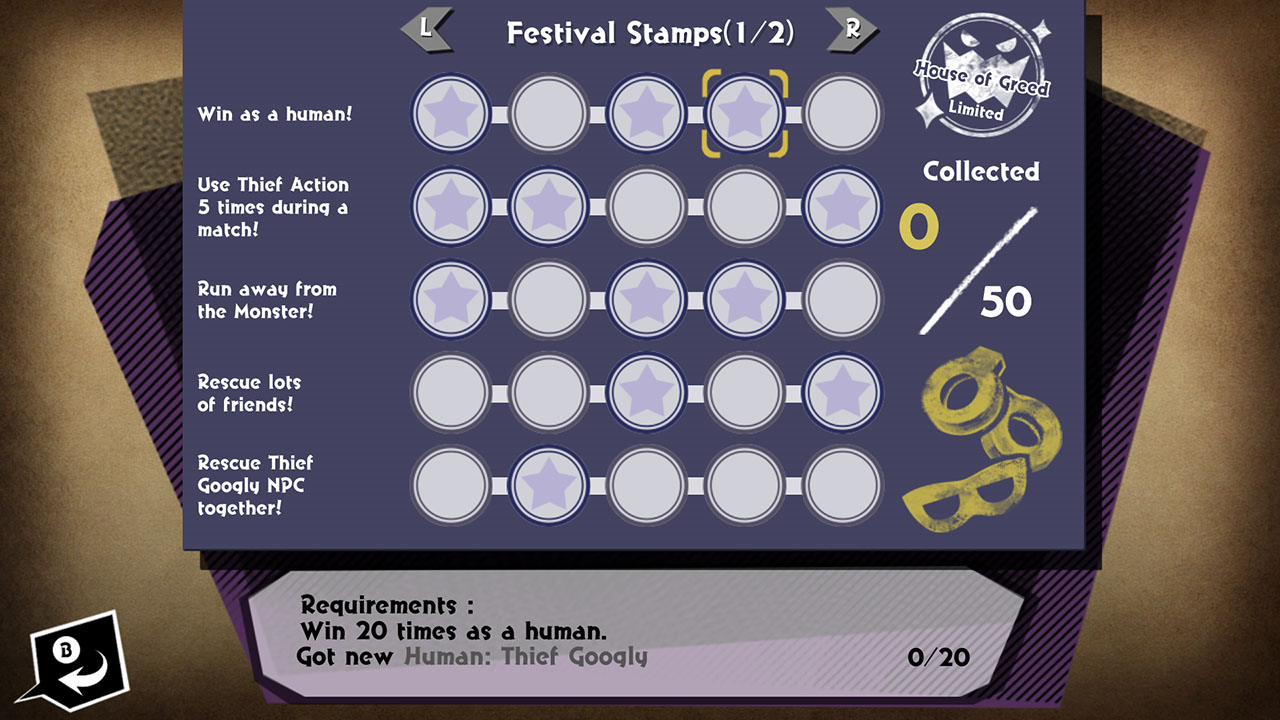Toggle the third star stamp in "Win as a human!" row
The image size is (1280, 720).
(x=646, y=113)
